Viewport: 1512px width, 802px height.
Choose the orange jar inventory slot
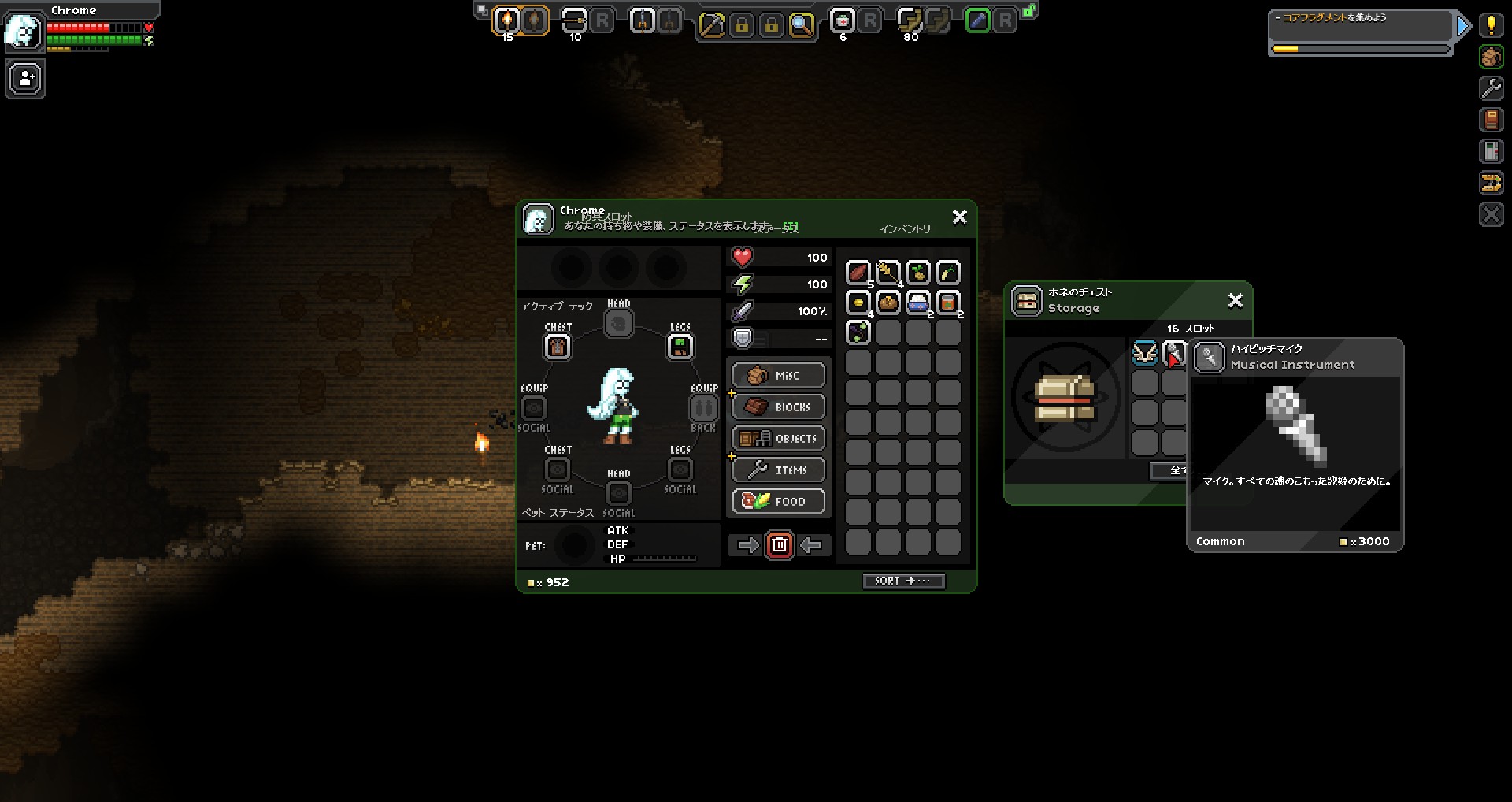pos(947,303)
